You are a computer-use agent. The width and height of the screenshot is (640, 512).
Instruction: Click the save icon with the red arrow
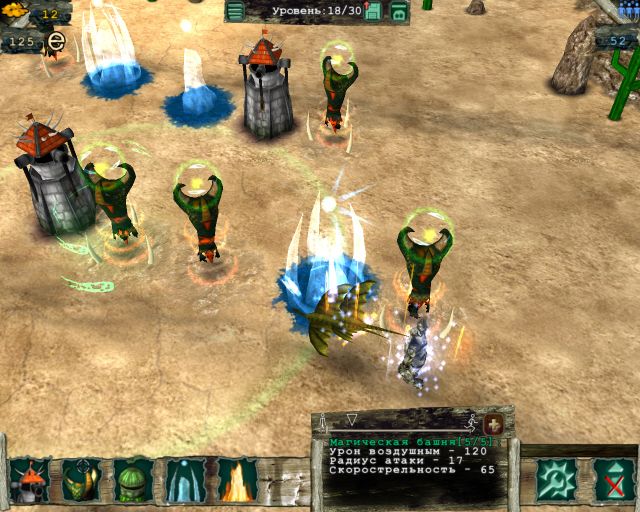click(x=373, y=11)
